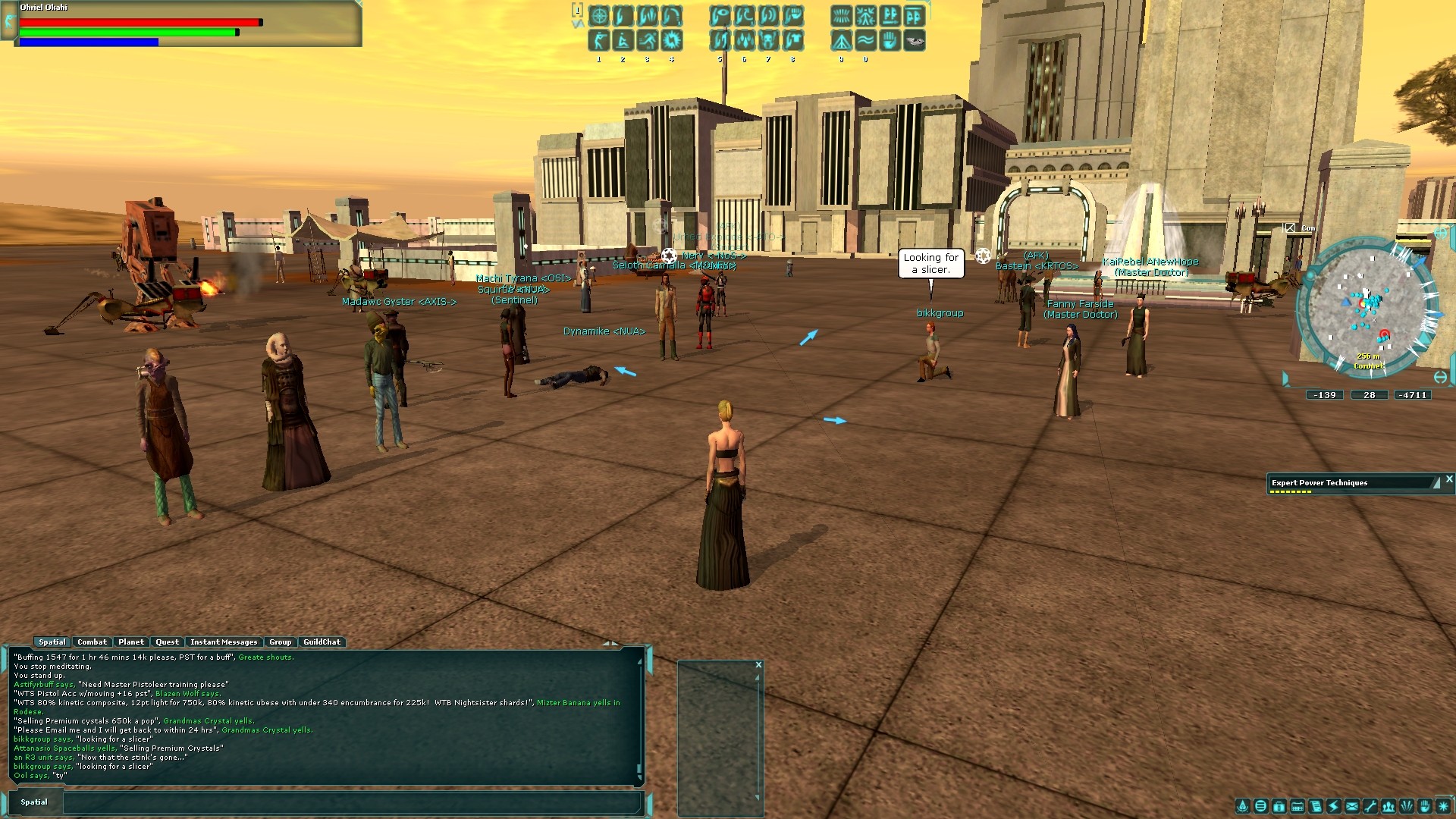Open mail using the envelope toolbar icon
This screenshot has width=1456, height=819.
click(1352, 806)
